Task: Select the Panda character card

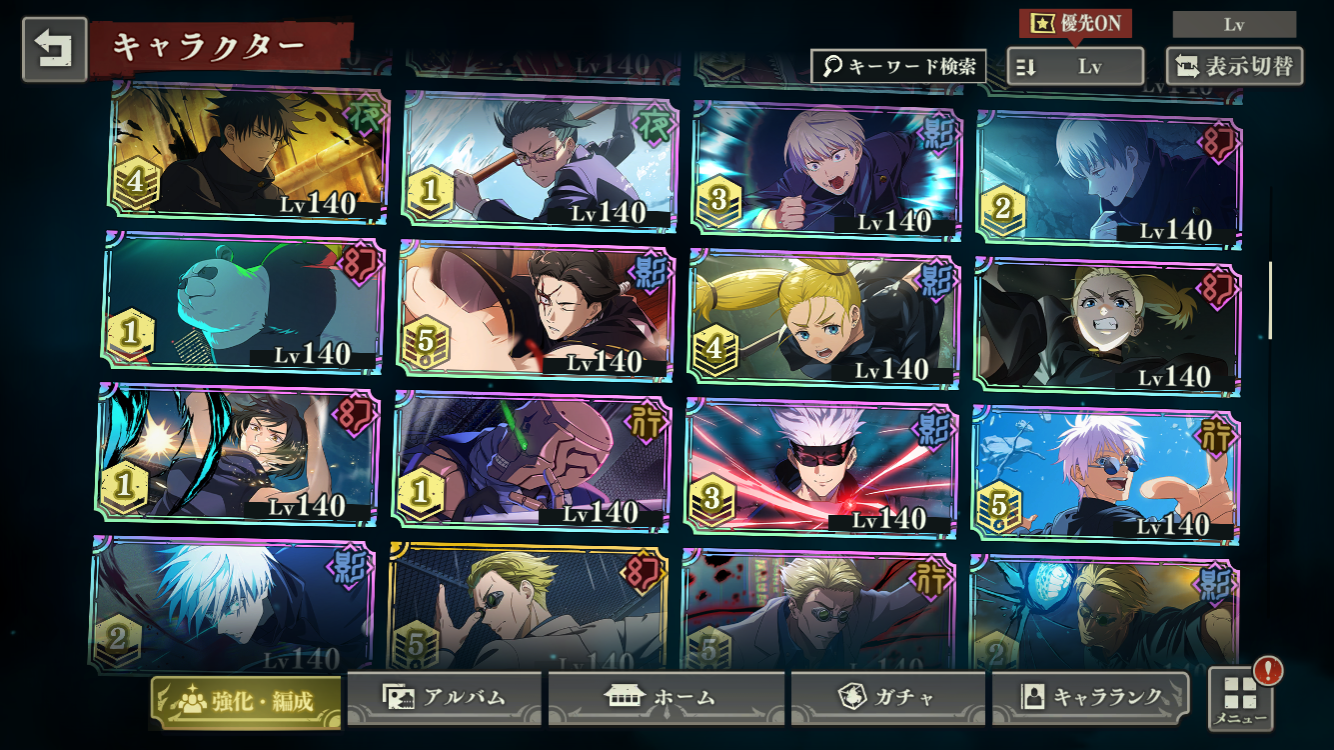Action: (x=243, y=305)
